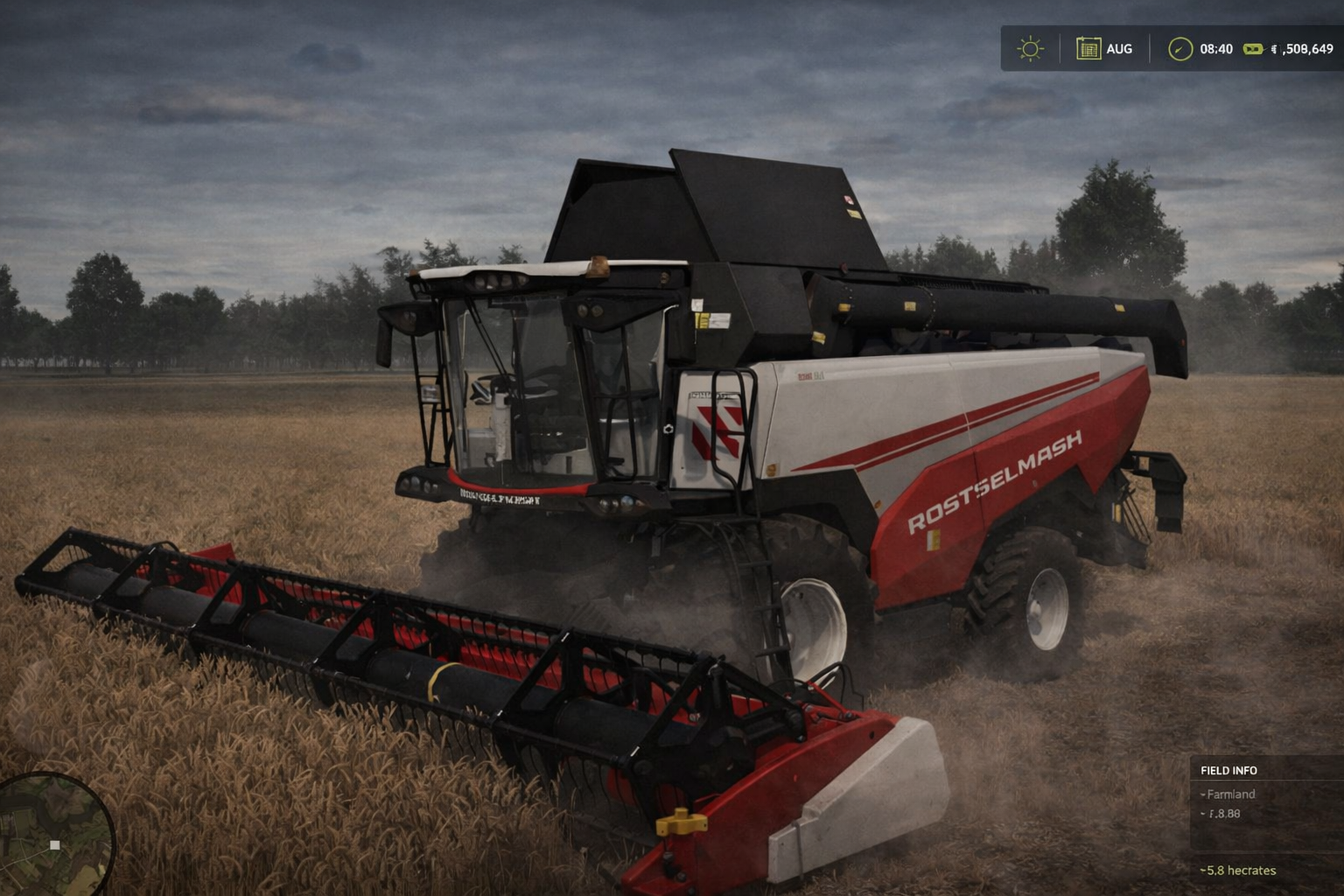
Task: Click the FIELD INFO panel header
Action: click(1228, 771)
